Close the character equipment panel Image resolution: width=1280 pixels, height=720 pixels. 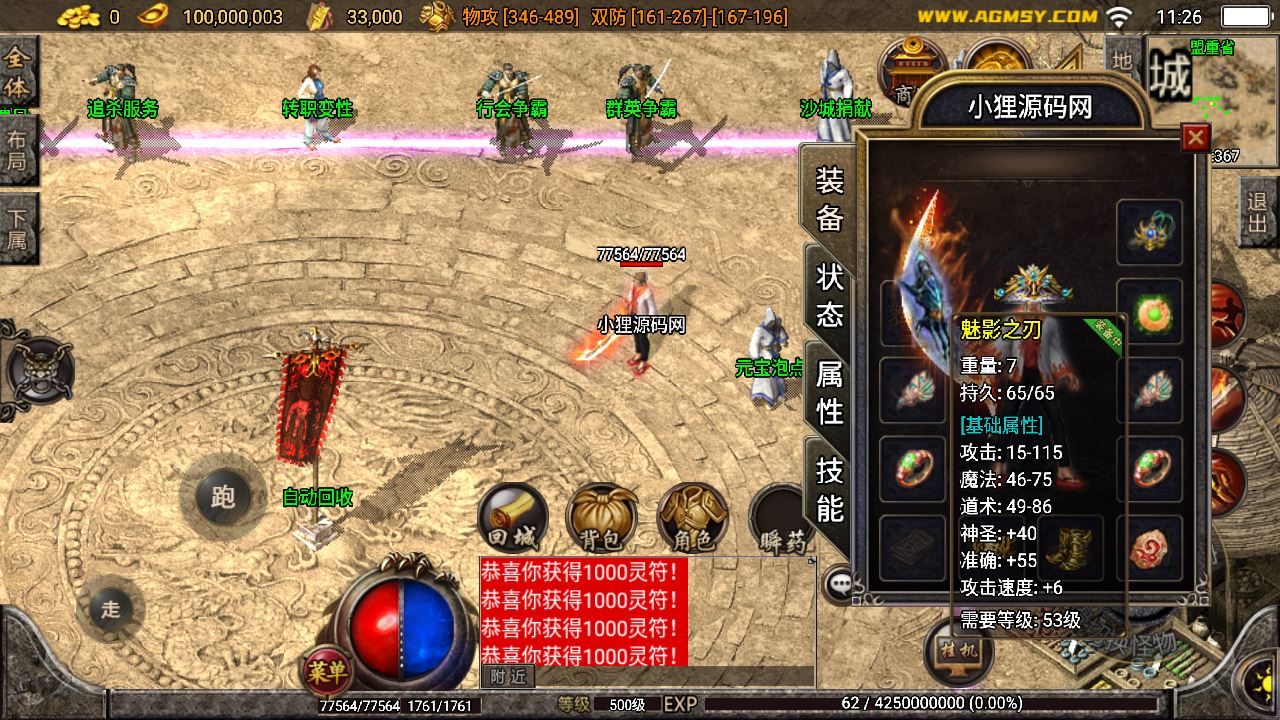(1195, 138)
